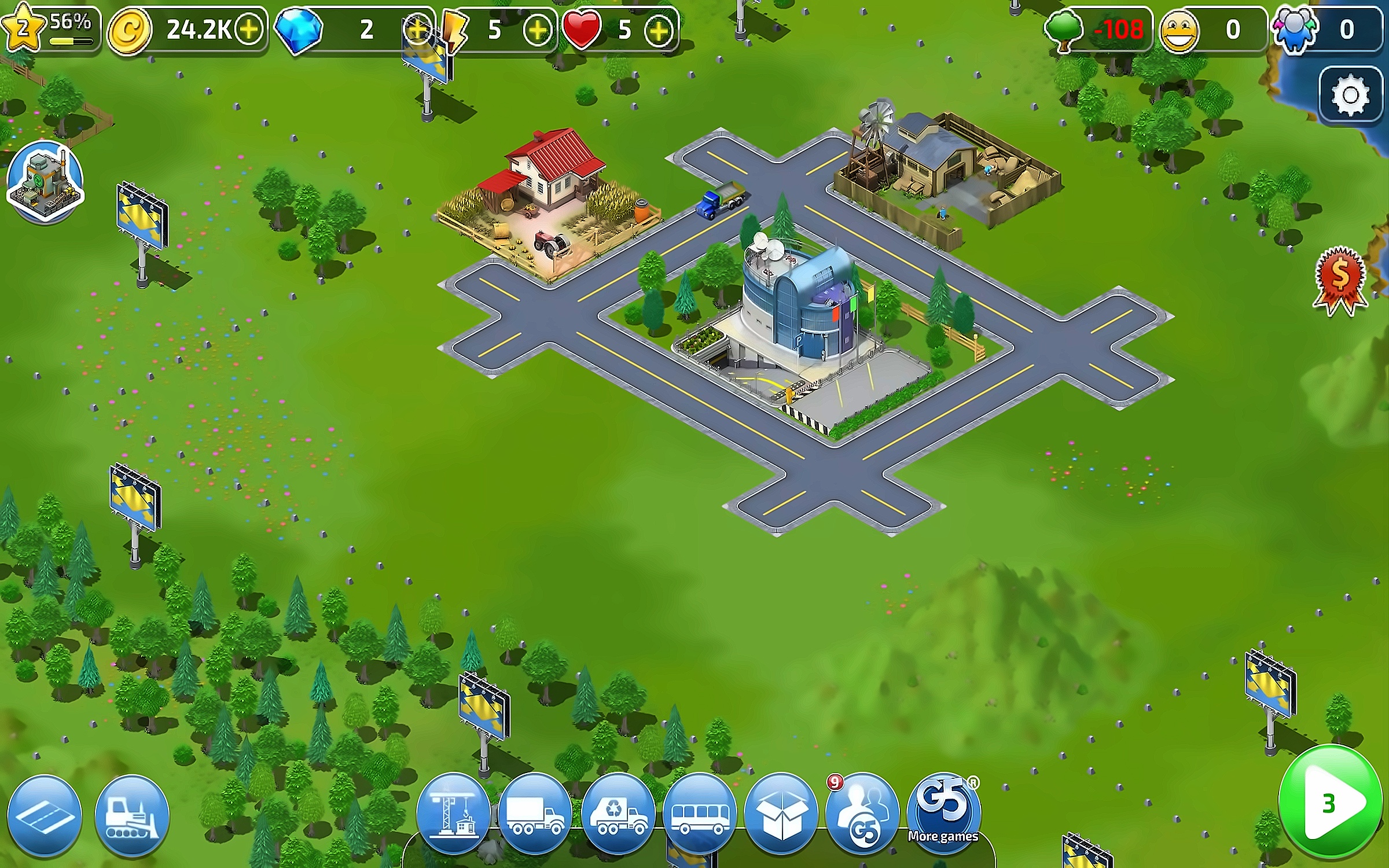
Task: View level star progress indicator
Action: click(49, 28)
